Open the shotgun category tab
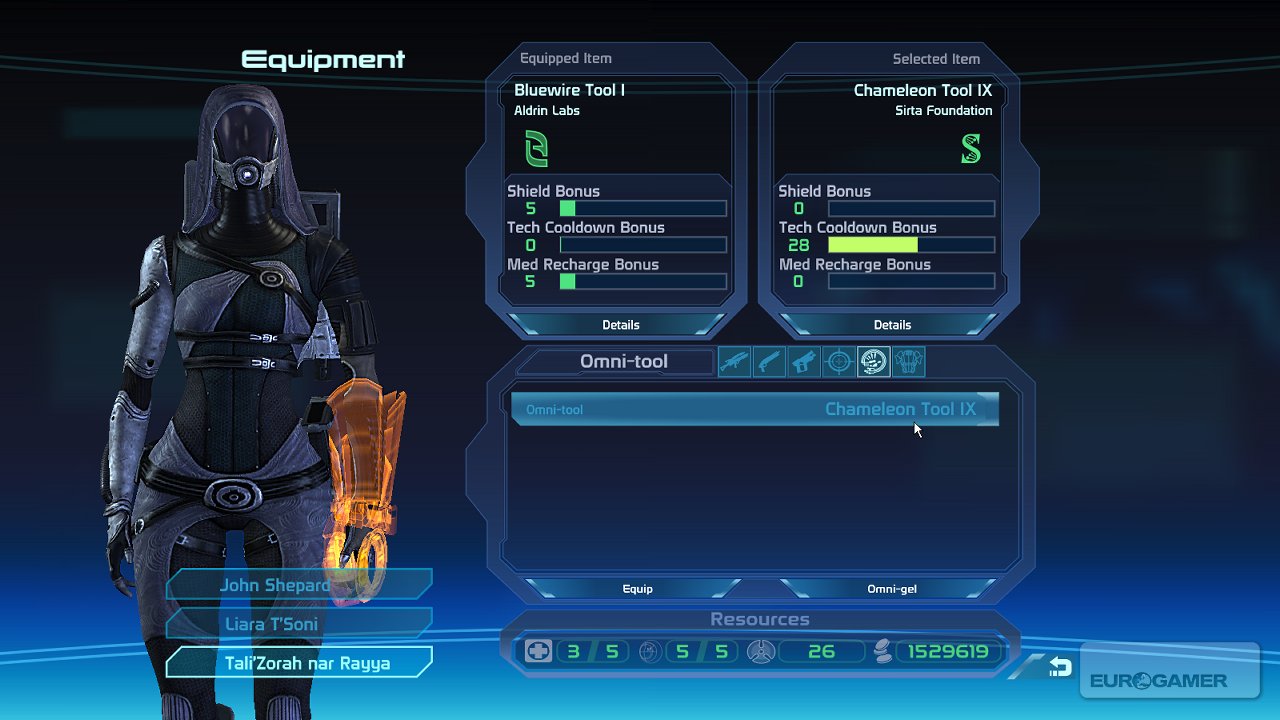Image resolution: width=1280 pixels, height=720 pixels. pyautogui.click(x=770, y=362)
